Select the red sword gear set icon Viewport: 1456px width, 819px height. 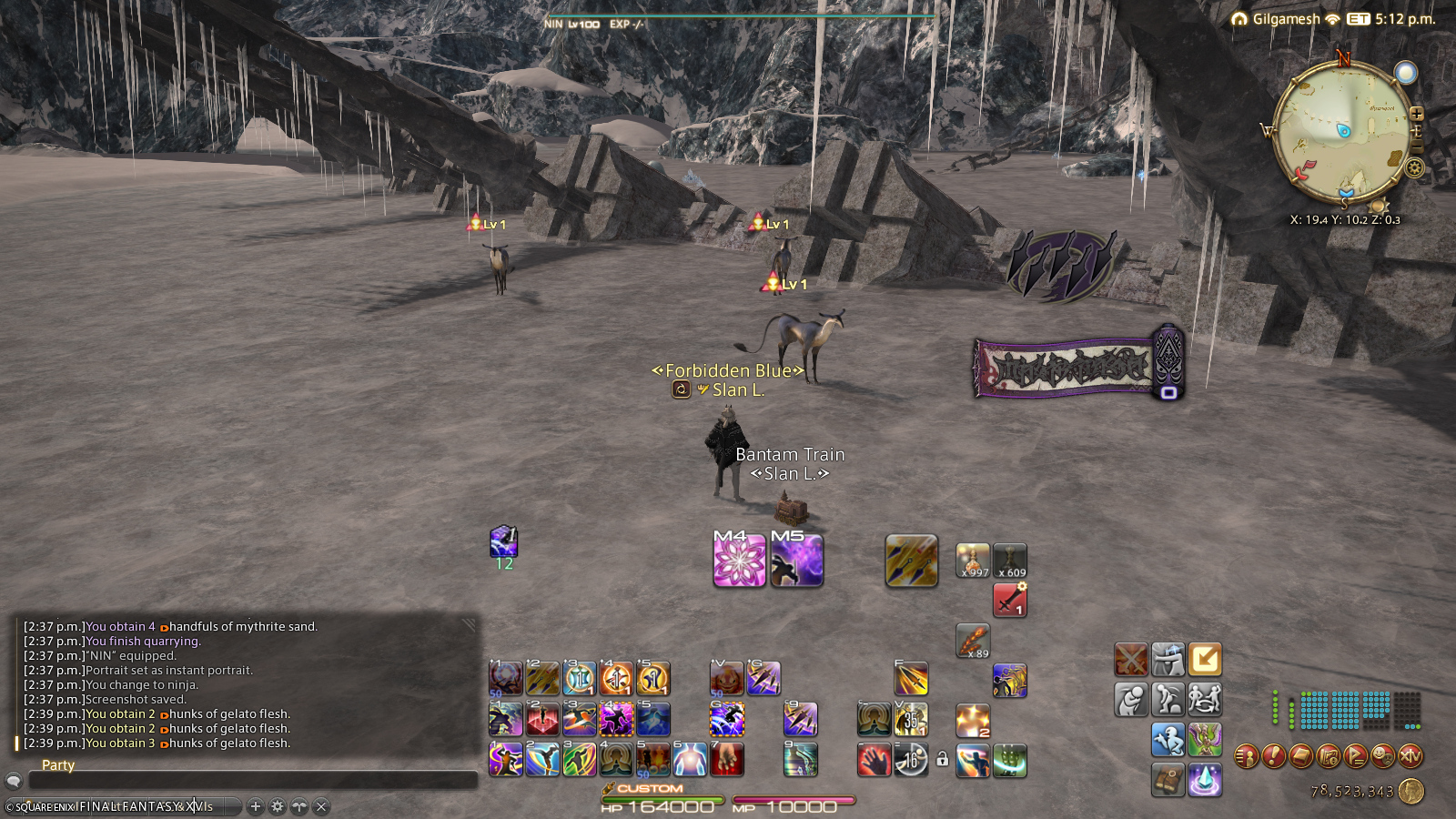(x=1009, y=601)
